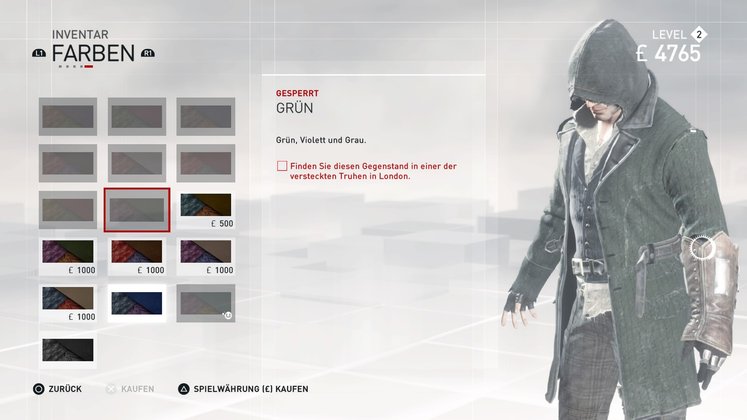The height and width of the screenshot is (420, 747).
Task: Pick the blue color swatch on white background
Action: click(x=137, y=303)
